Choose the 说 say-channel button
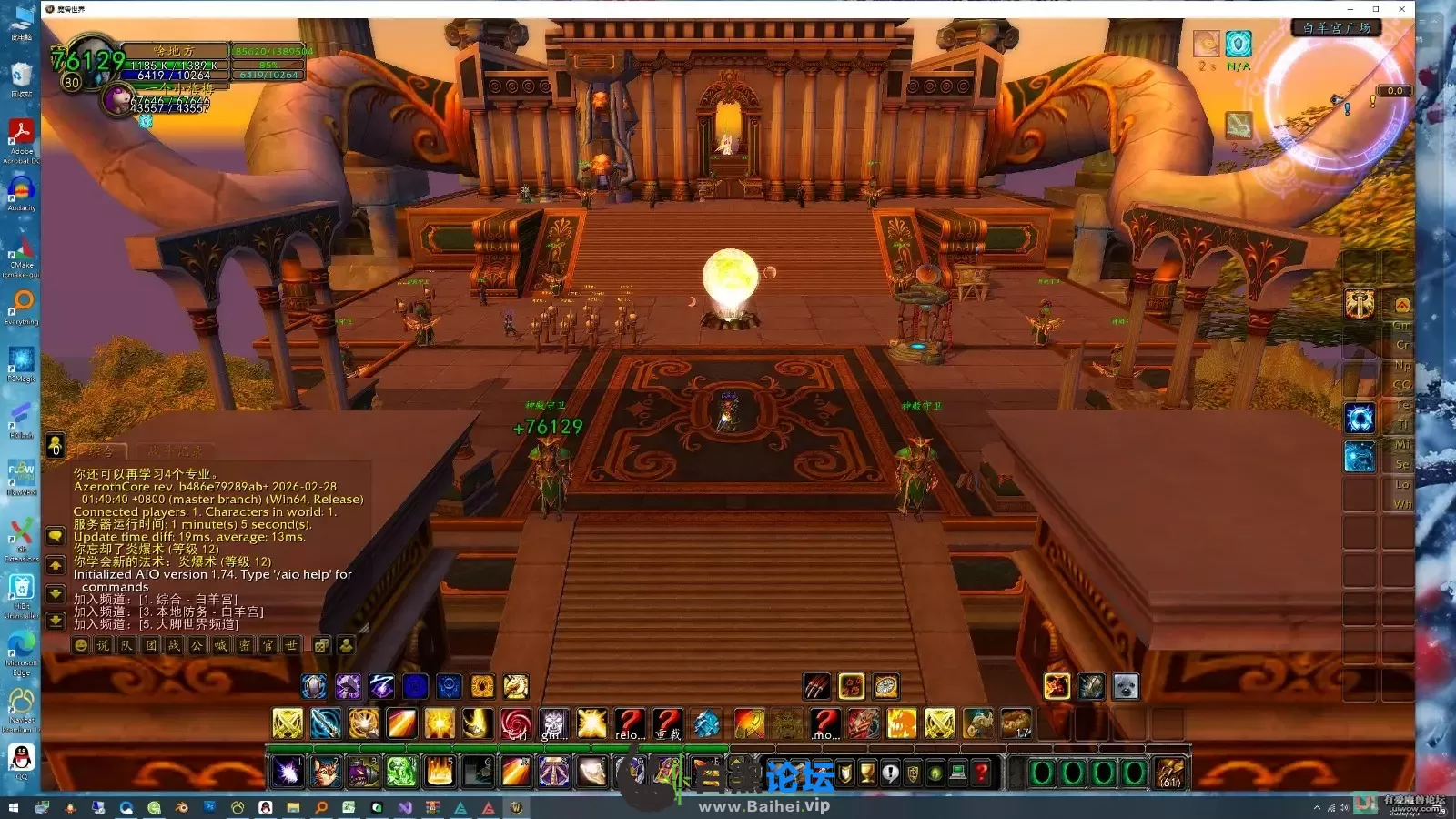 pyautogui.click(x=104, y=645)
